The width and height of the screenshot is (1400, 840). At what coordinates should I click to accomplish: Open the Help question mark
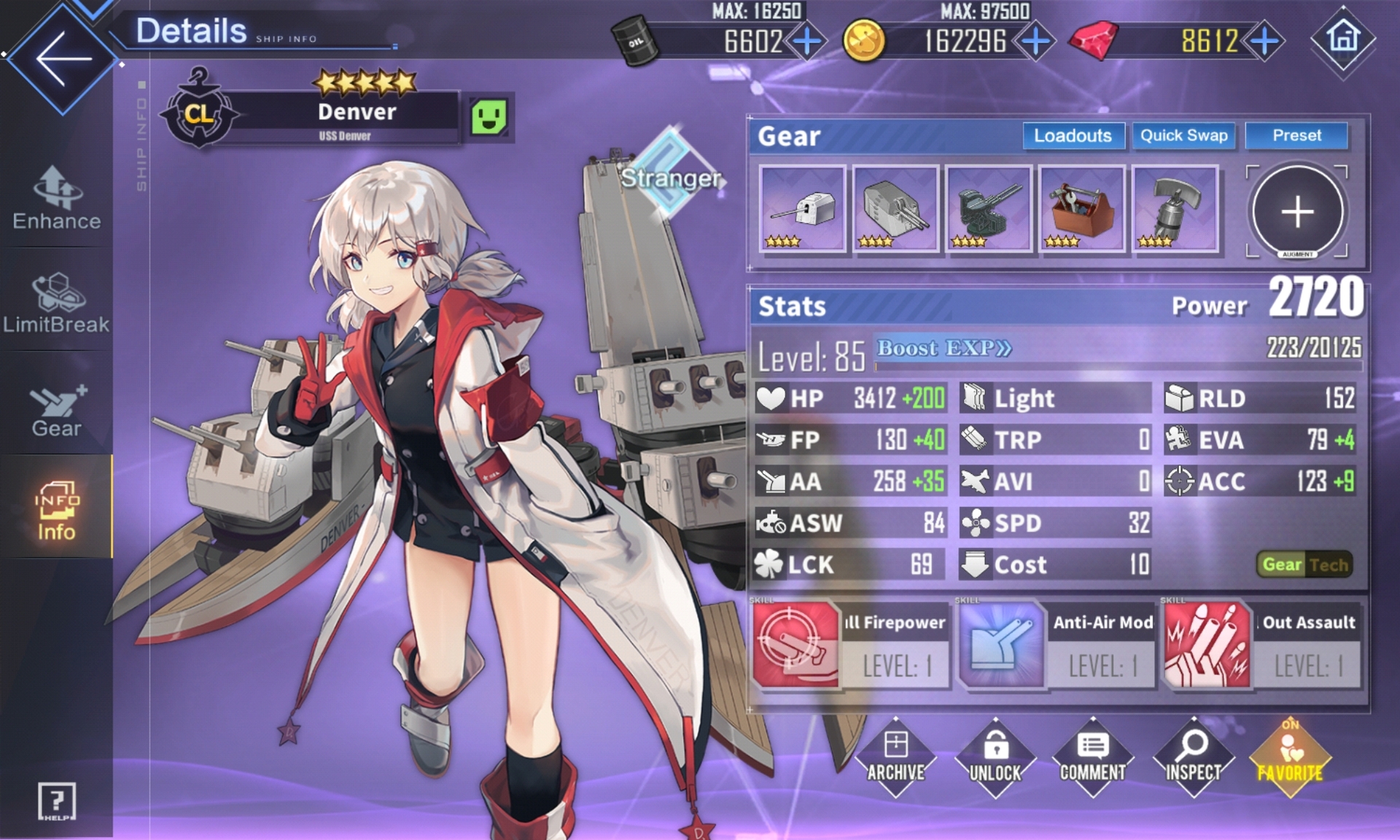(x=56, y=801)
